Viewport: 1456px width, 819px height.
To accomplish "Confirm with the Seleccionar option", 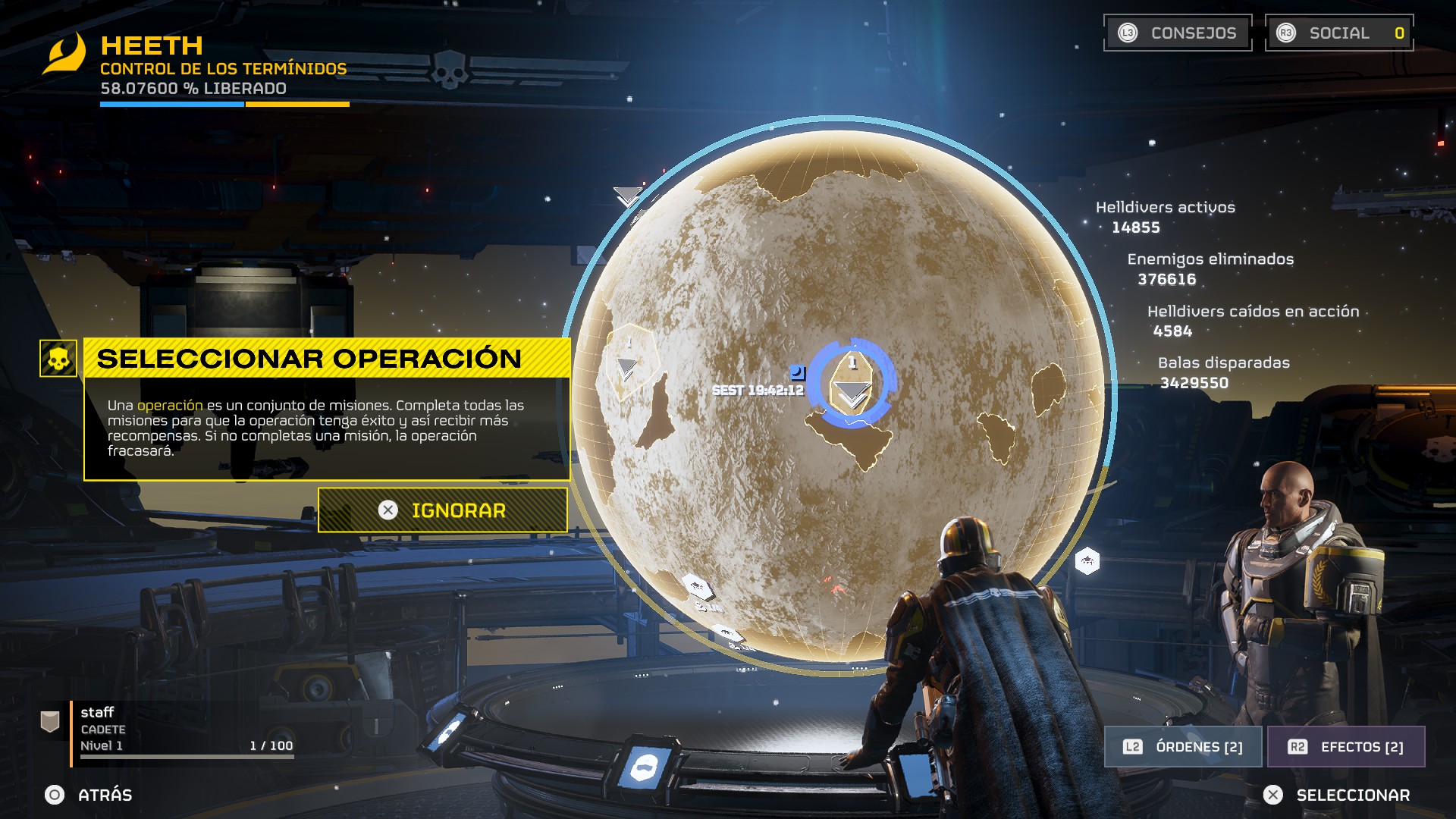I will click(1336, 795).
